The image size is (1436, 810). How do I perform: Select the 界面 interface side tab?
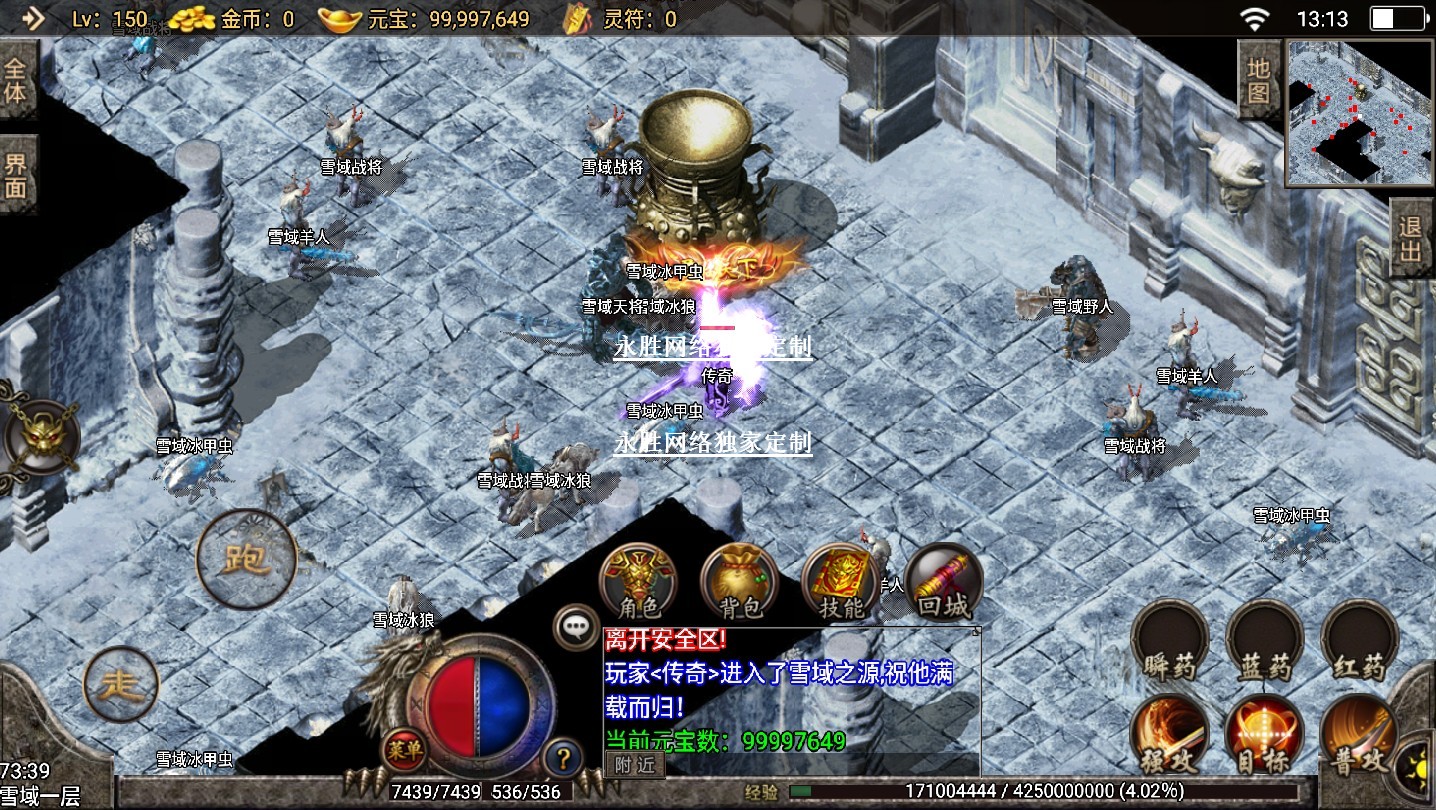tap(17, 175)
